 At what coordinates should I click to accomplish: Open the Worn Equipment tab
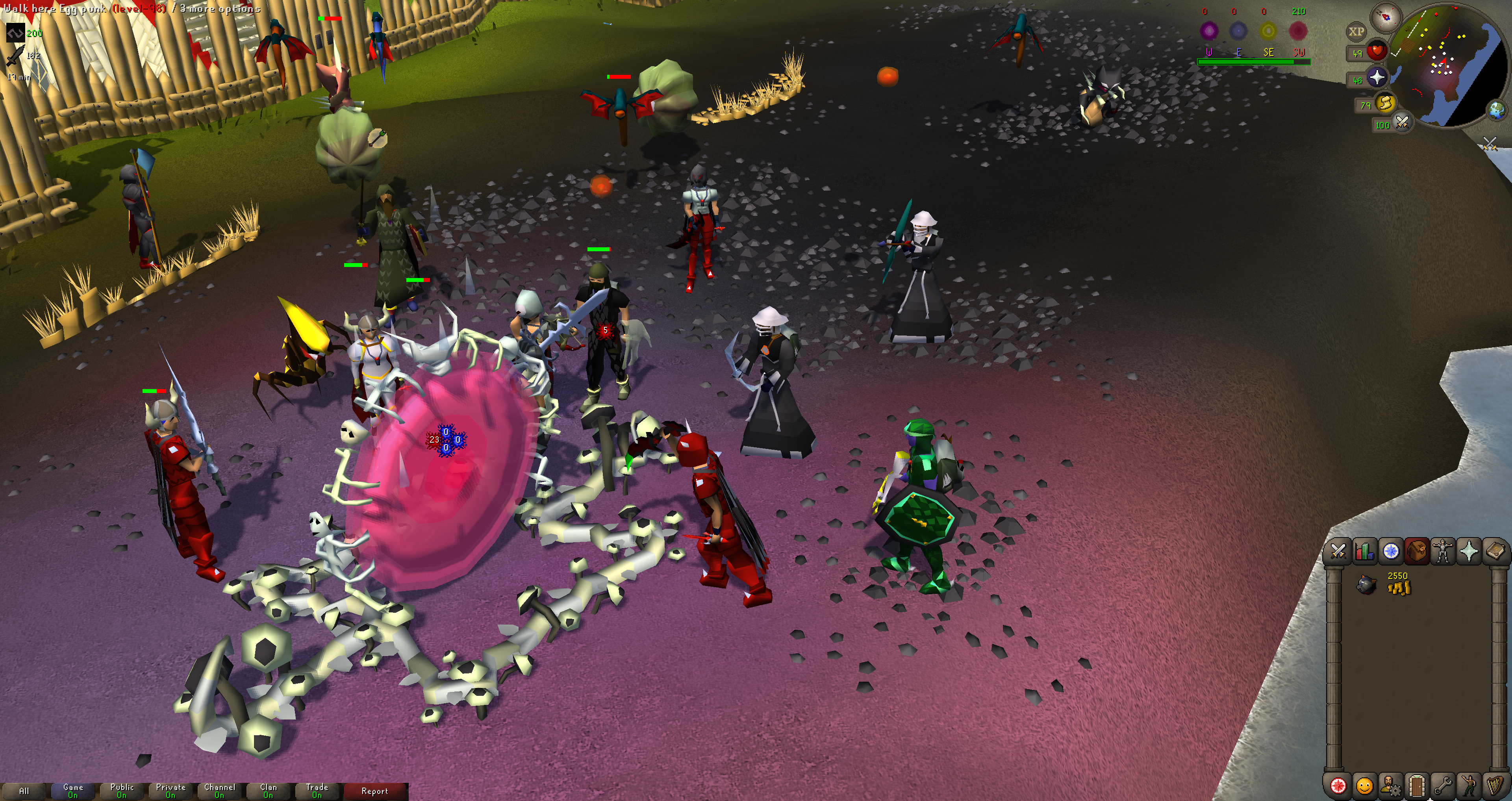pos(1443,551)
